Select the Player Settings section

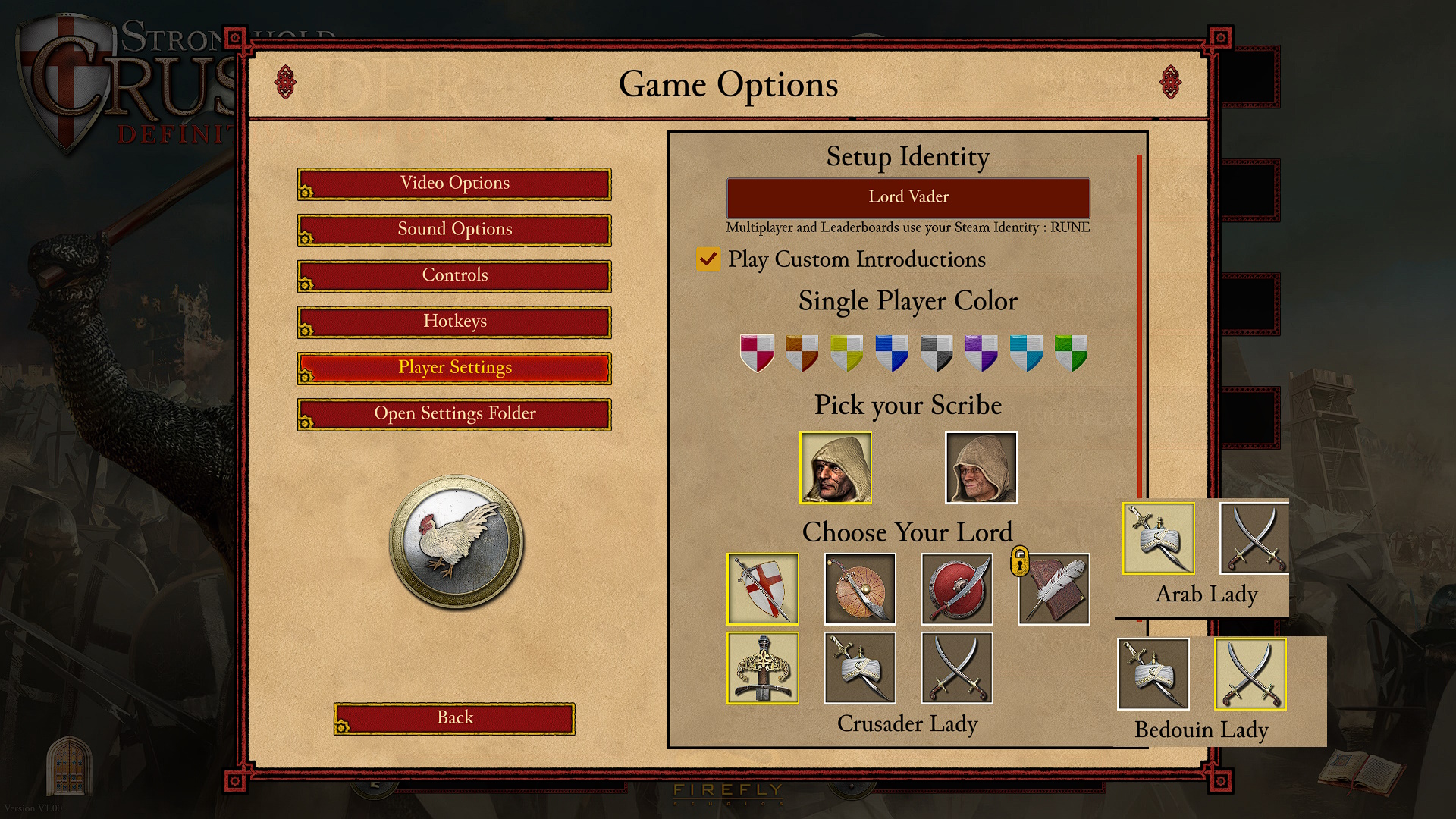[454, 368]
